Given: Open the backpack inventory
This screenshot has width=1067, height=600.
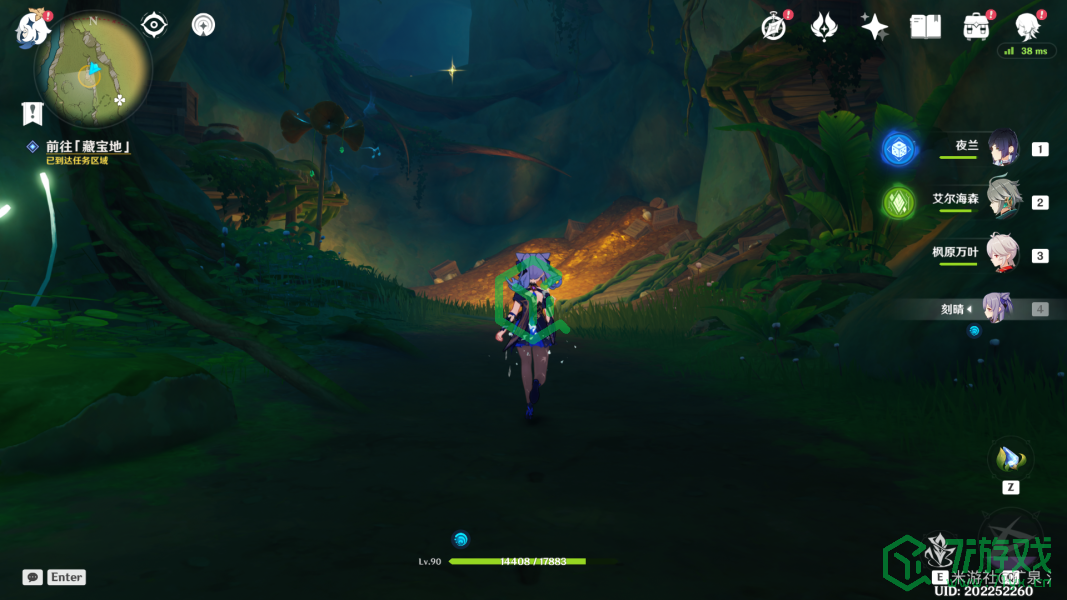Looking at the screenshot, I should 975,27.
